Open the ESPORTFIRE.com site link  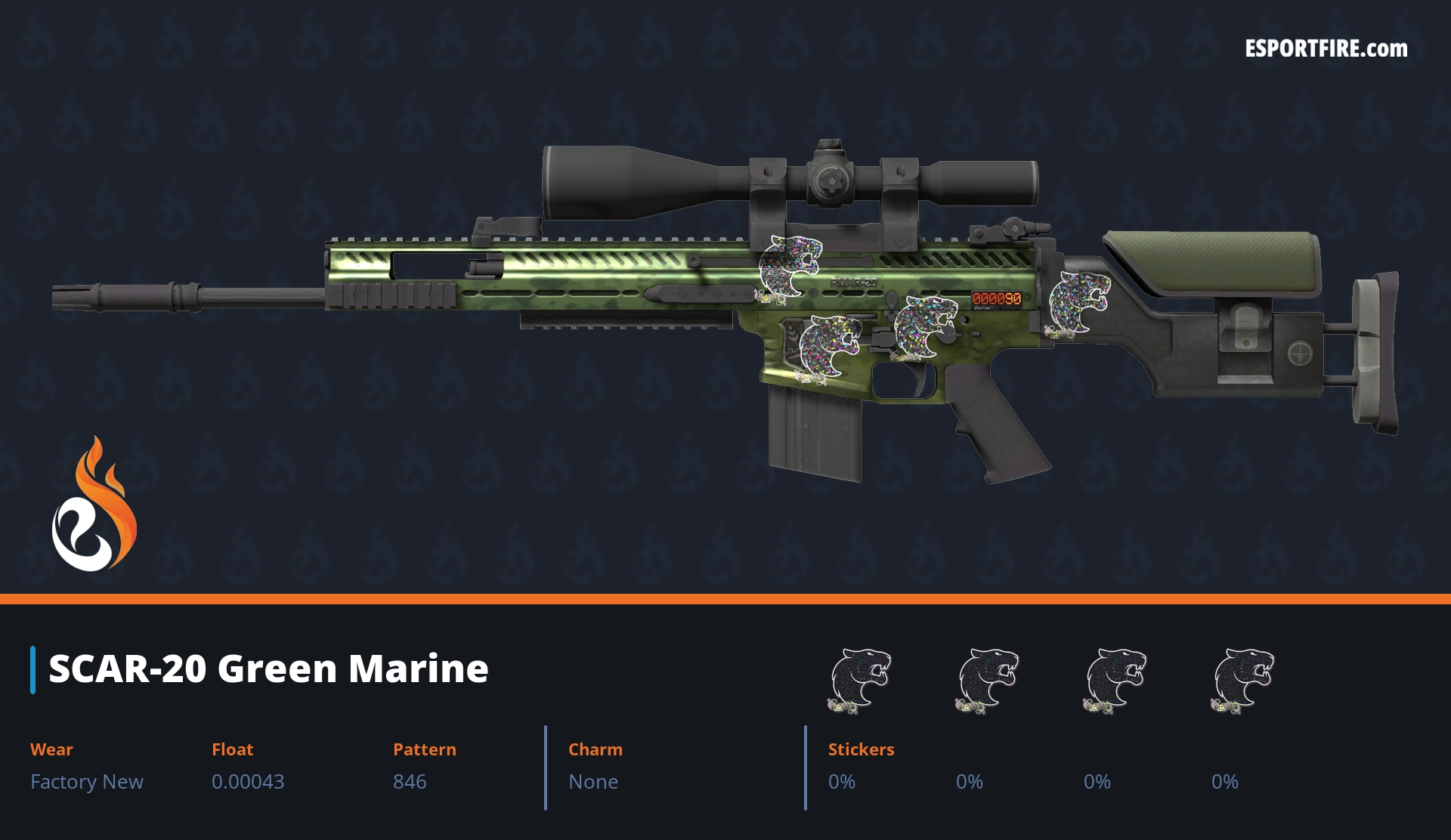[x=1326, y=49]
